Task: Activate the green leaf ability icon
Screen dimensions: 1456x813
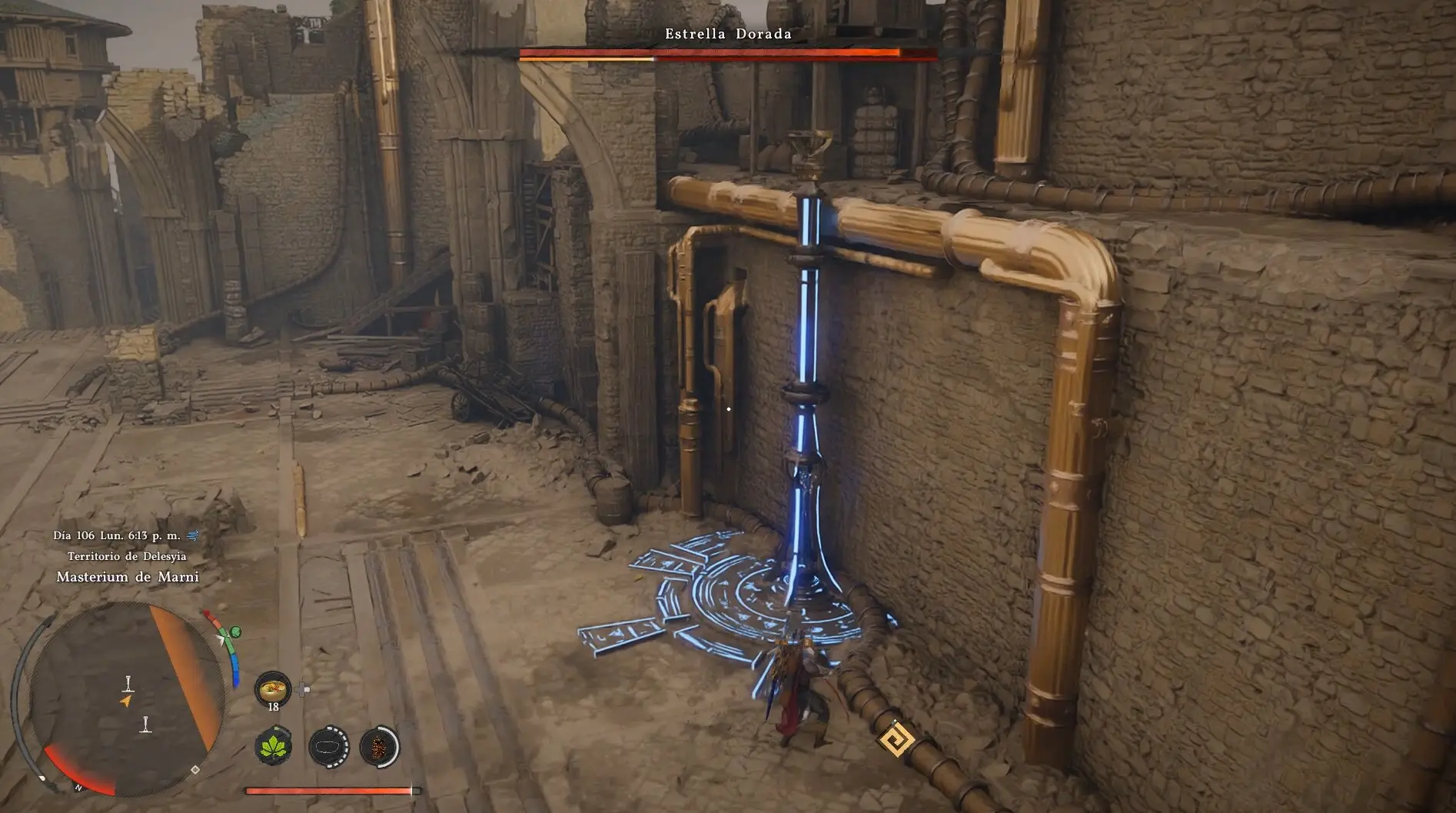Action: [274, 746]
